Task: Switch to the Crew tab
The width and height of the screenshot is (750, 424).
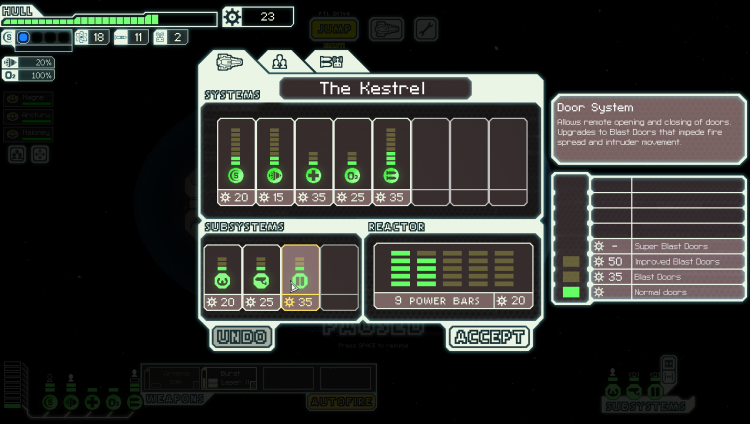Action: [279, 62]
